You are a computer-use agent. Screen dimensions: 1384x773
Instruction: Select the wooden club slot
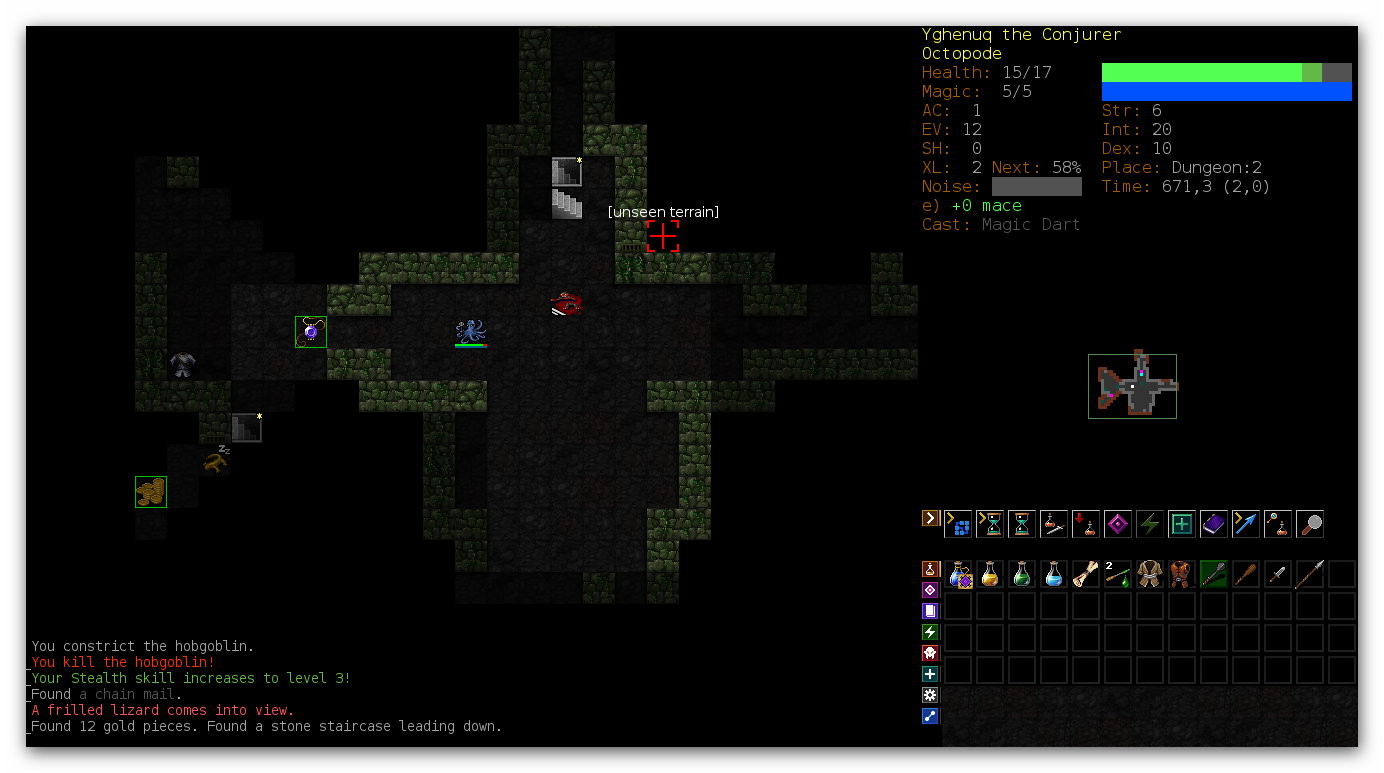point(1246,574)
